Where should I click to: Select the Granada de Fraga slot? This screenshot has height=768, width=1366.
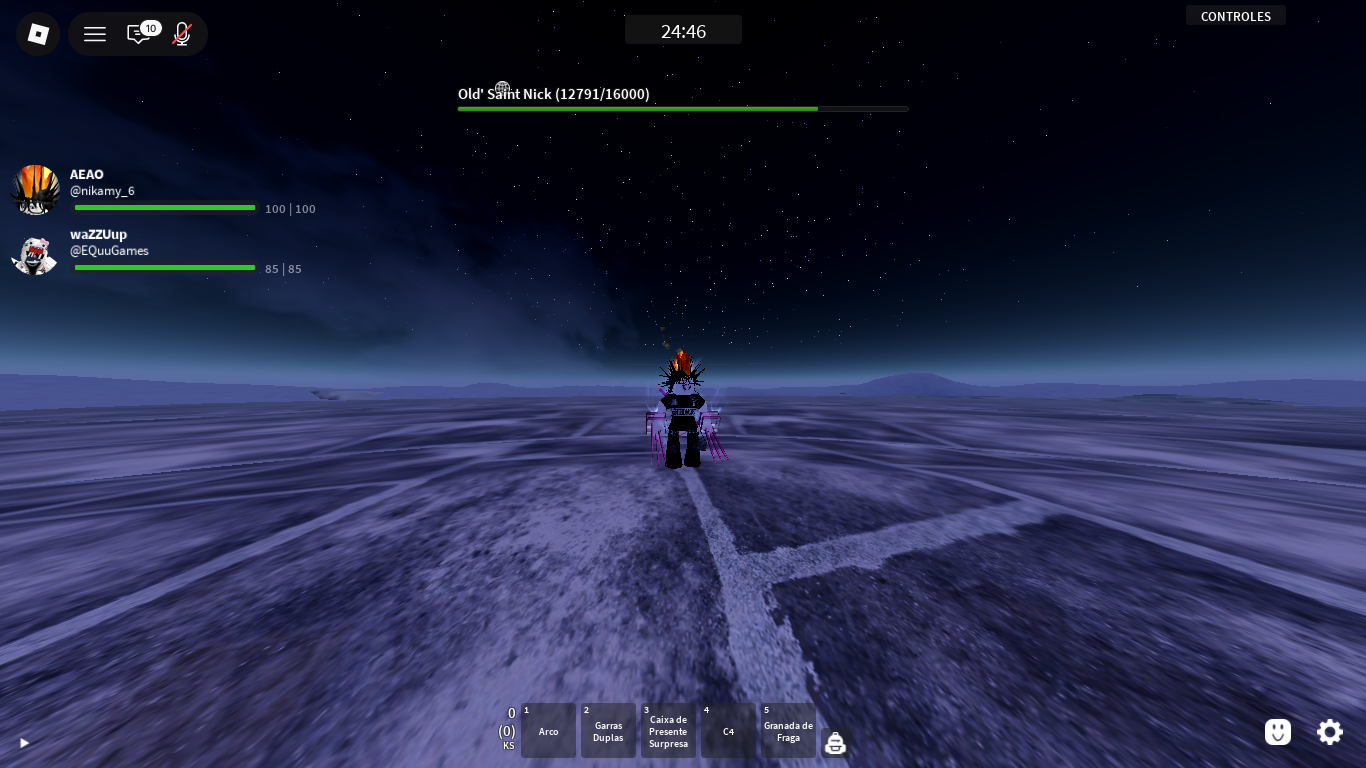coord(788,730)
